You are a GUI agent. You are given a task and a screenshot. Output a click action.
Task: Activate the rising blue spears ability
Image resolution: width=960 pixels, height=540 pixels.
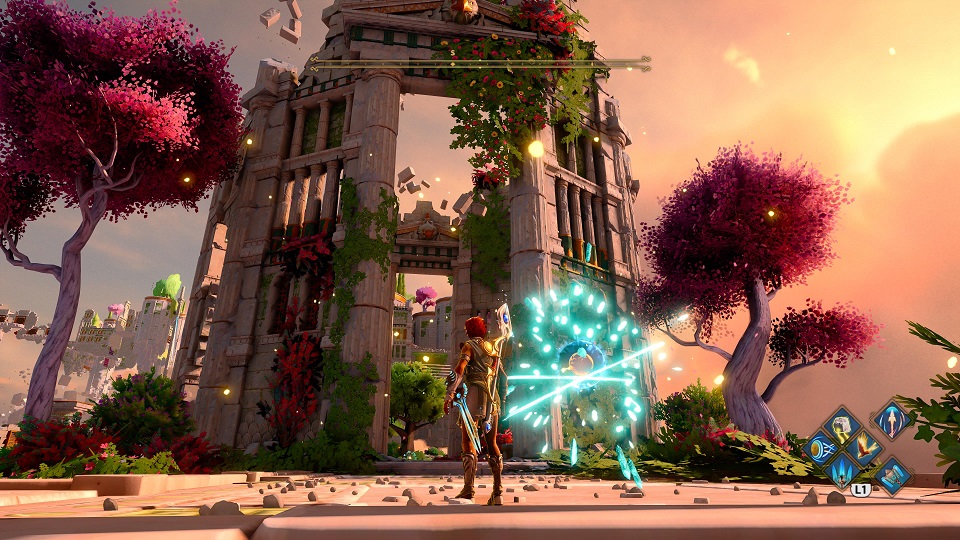(842, 471)
